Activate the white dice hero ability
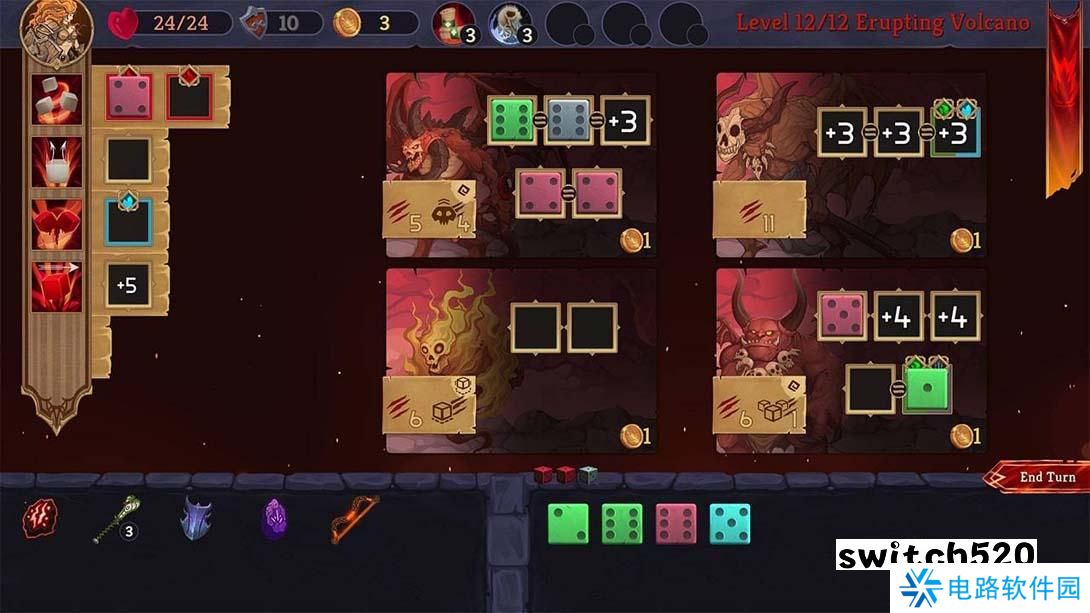 tap(57, 99)
